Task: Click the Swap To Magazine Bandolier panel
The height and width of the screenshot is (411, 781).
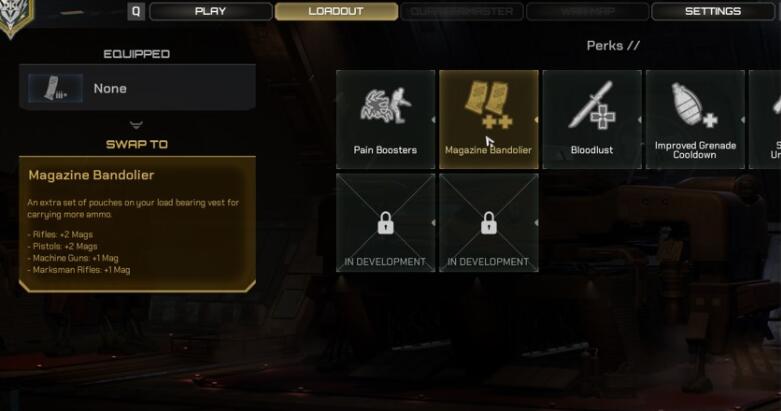Action: (x=137, y=223)
